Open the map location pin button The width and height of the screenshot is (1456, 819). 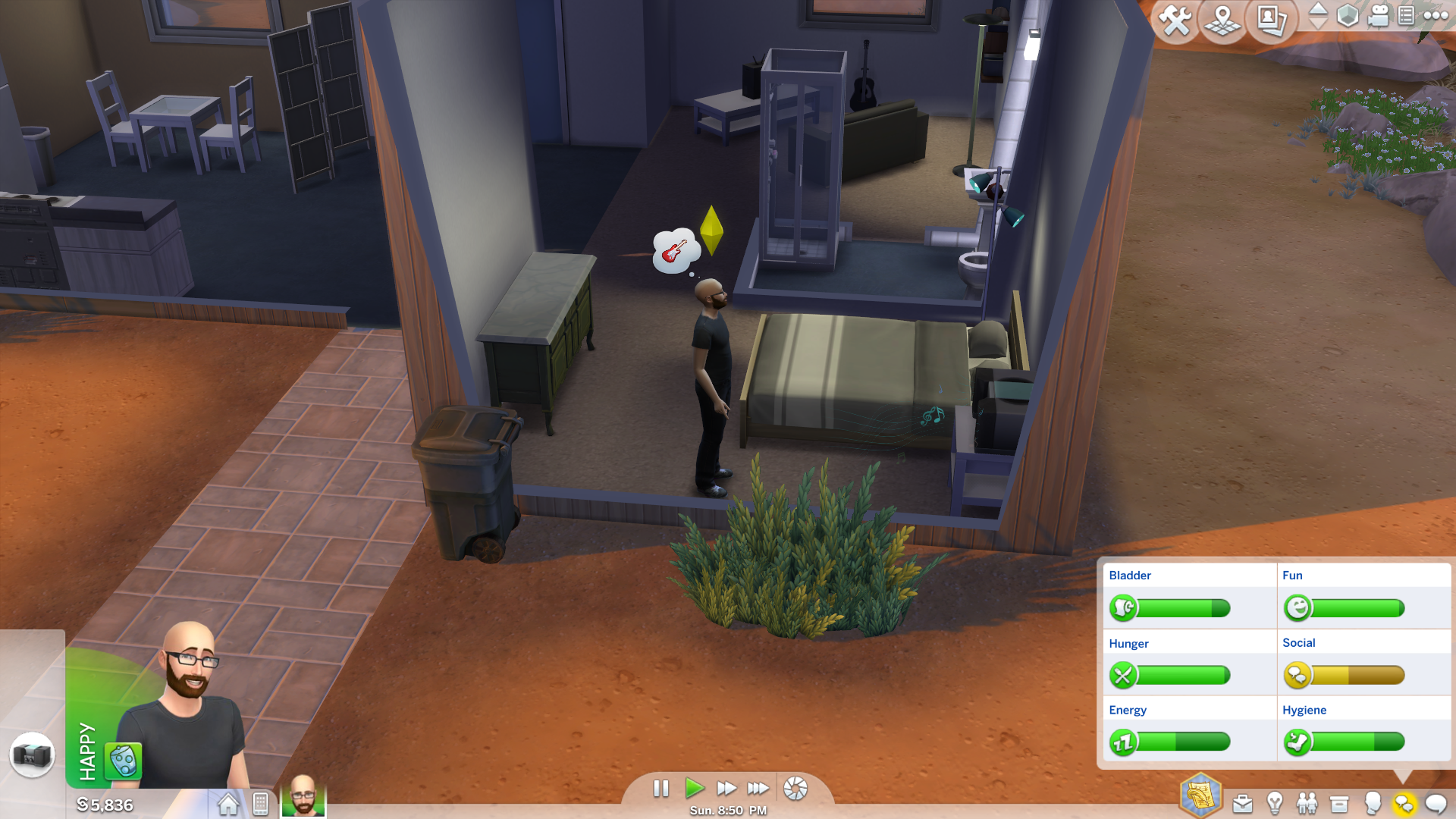click(x=1222, y=20)
